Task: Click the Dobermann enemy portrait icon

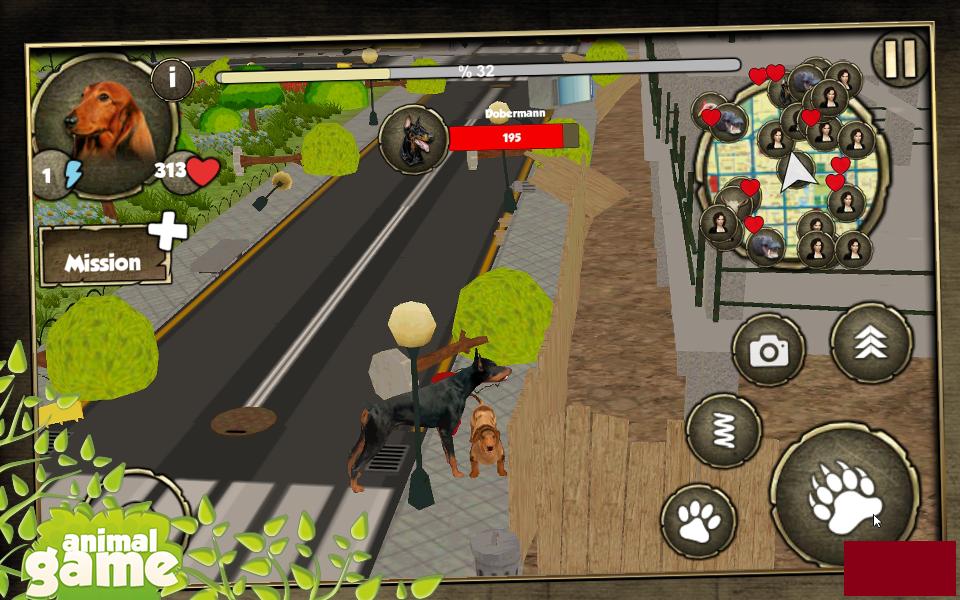Action: click(x=412, y=138)
